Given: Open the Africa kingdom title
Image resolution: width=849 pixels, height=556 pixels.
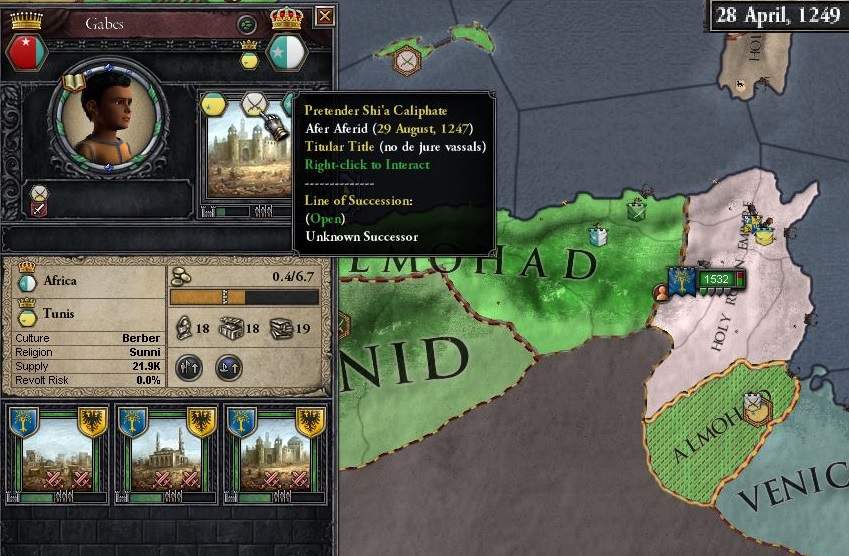Looking at the screenshot, I should point(27,283).
